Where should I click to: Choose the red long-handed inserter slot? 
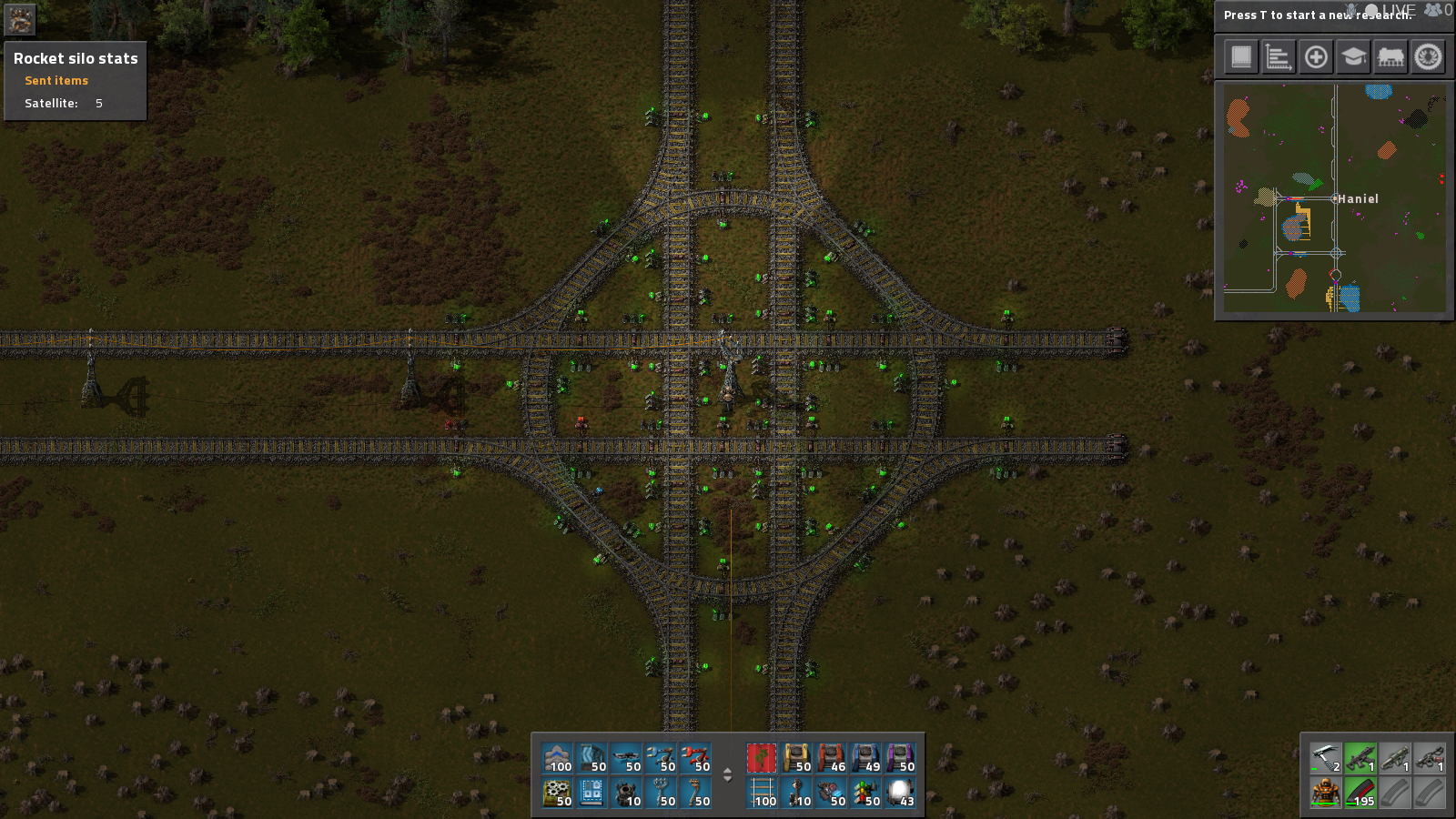[695, 758]
